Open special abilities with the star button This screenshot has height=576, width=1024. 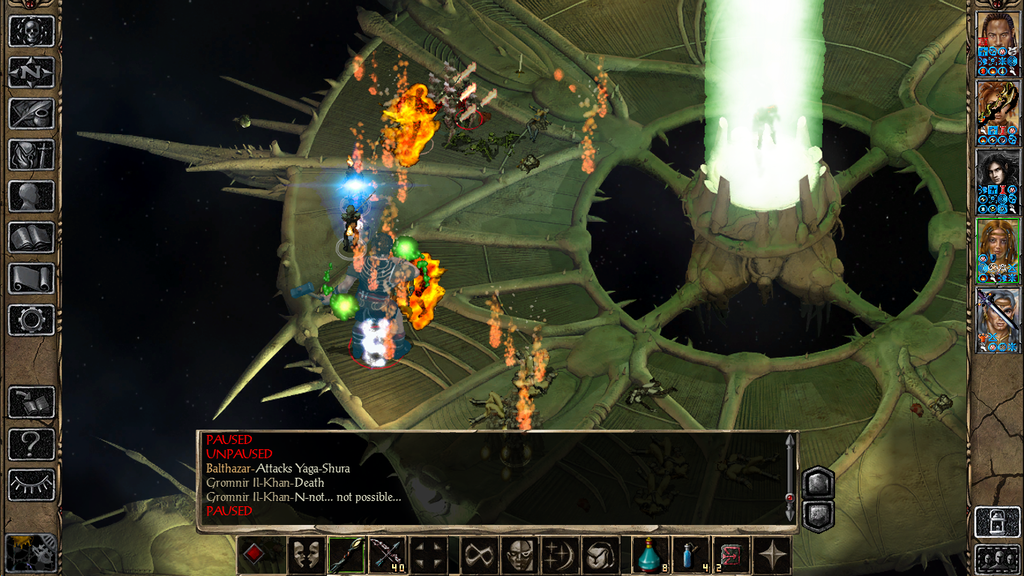(x=773, y=555)
